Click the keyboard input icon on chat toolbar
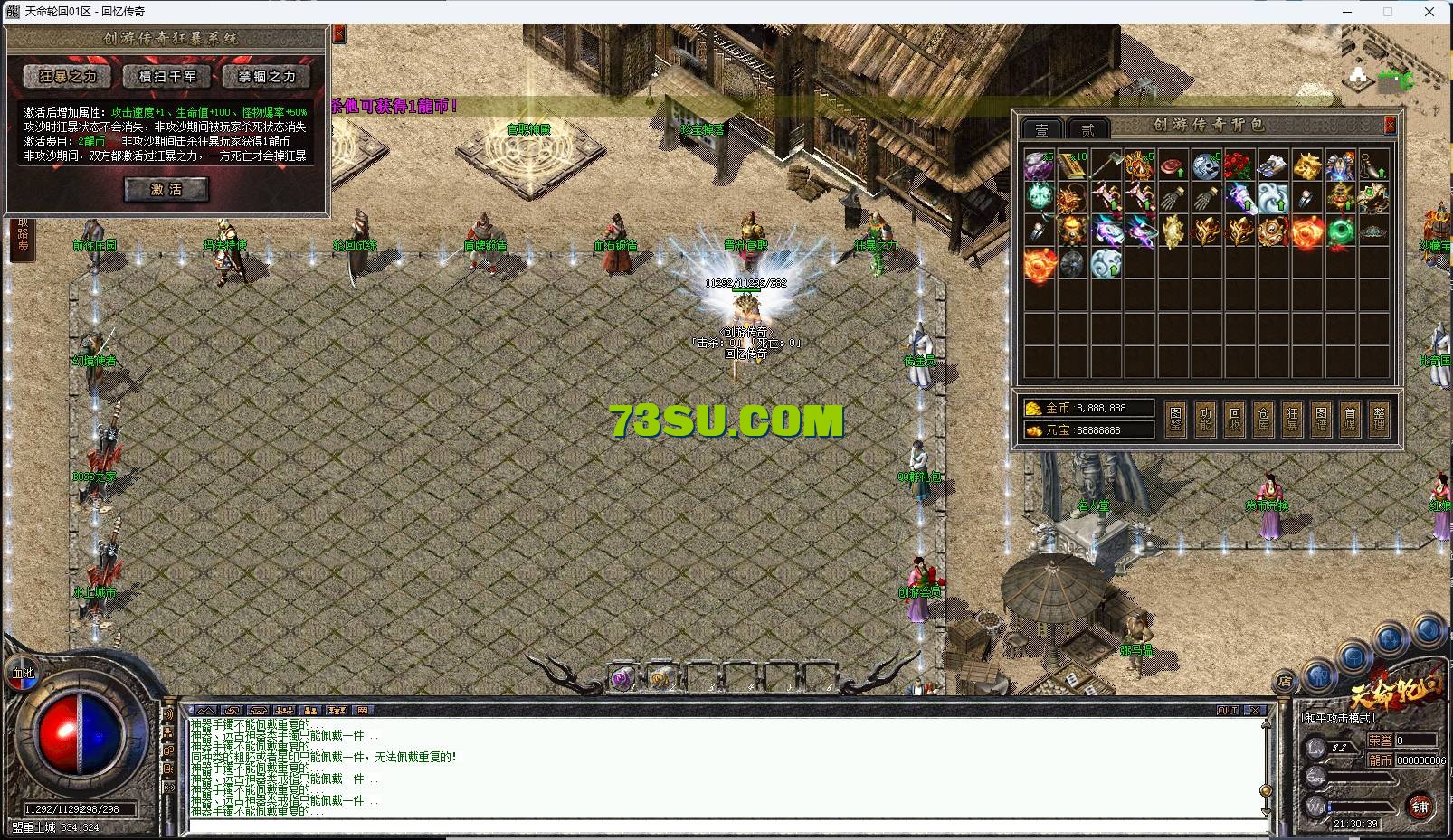 coord(361,711)
